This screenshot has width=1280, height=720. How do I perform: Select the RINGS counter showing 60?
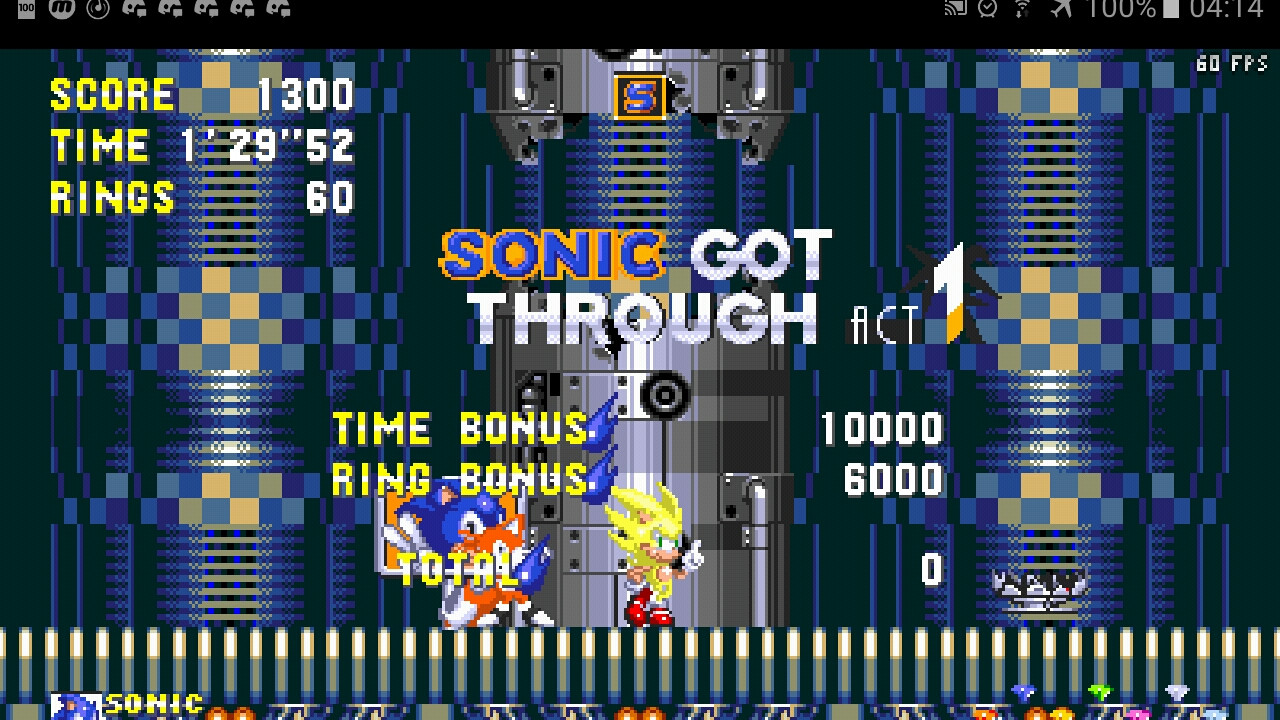coord(200,196)
